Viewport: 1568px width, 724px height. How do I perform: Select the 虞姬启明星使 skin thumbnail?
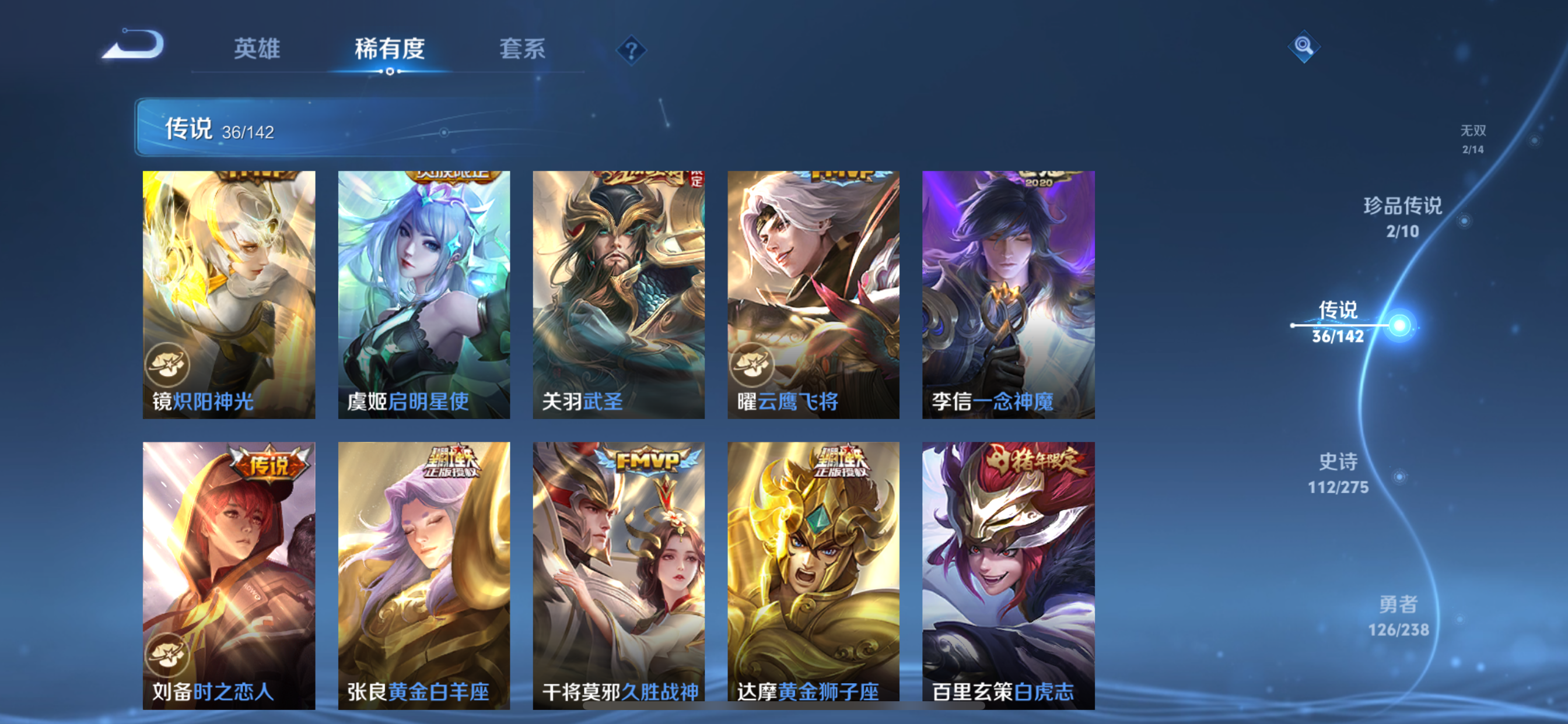tap(423, 294)
